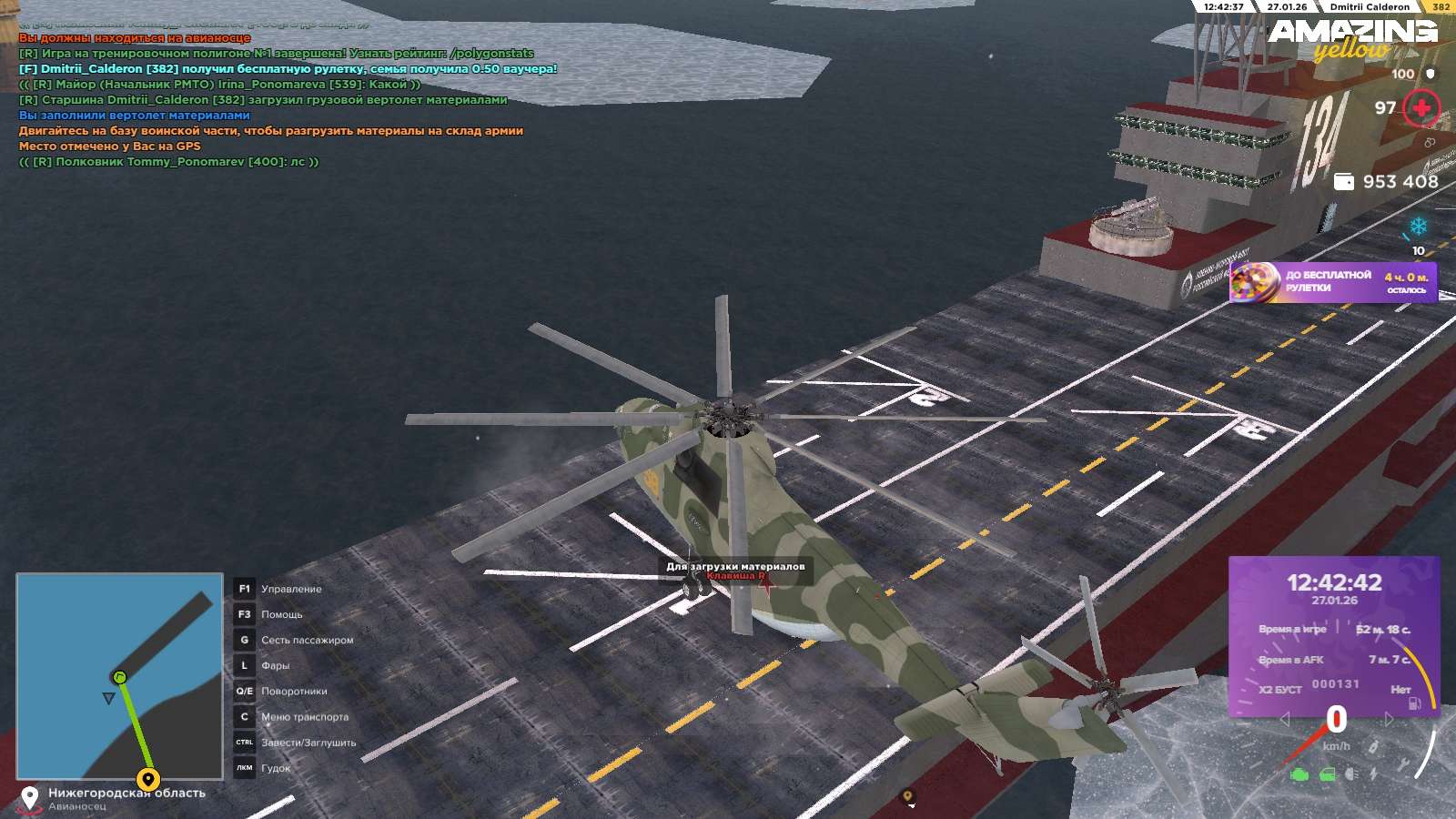Image resolution: width=1456 pixels, height=819 pixels.
Task: Click the red health cross icon
Action: (x=1421, y=109)
